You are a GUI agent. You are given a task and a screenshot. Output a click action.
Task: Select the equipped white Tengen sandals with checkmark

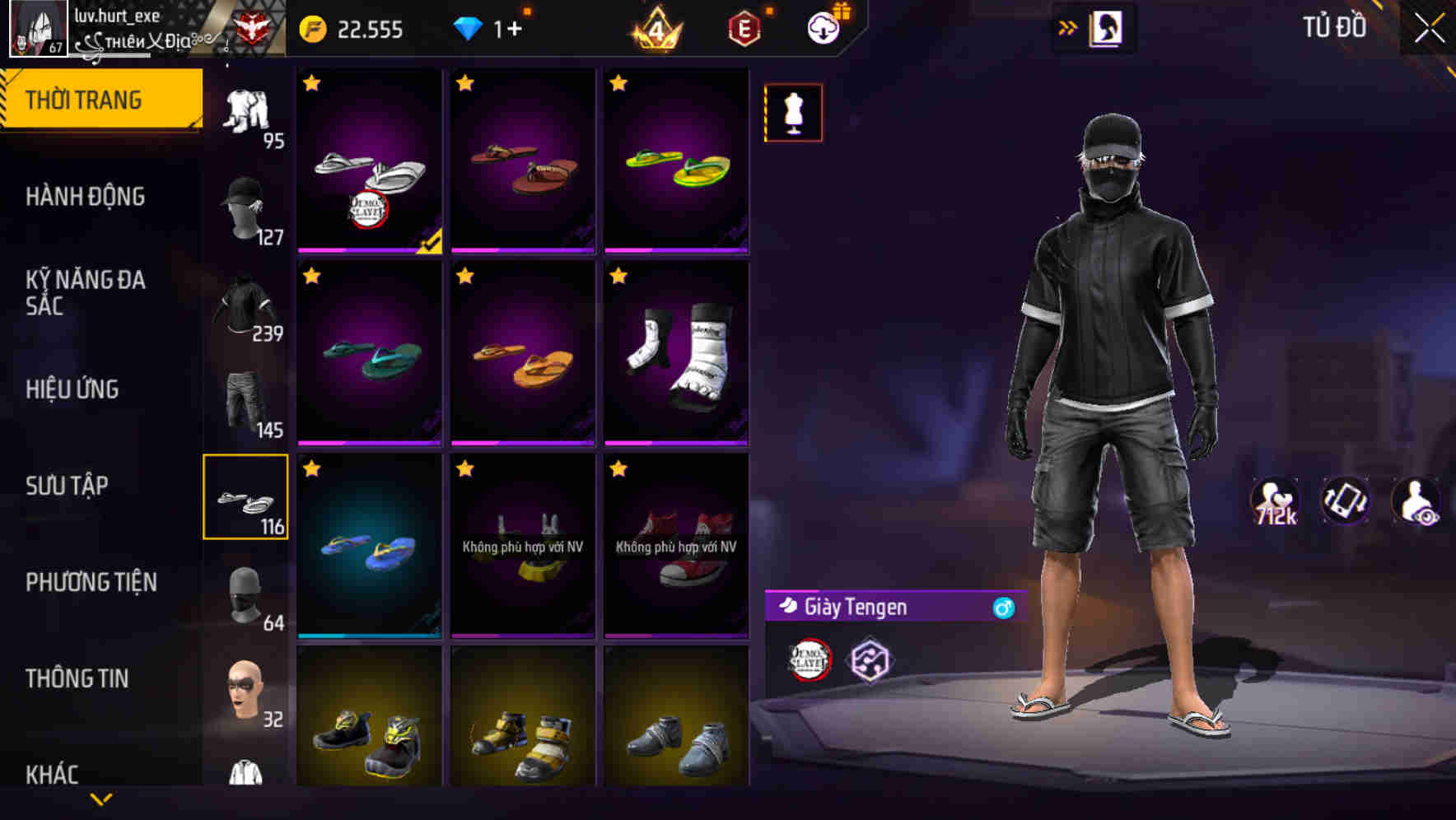pos(368,161)
